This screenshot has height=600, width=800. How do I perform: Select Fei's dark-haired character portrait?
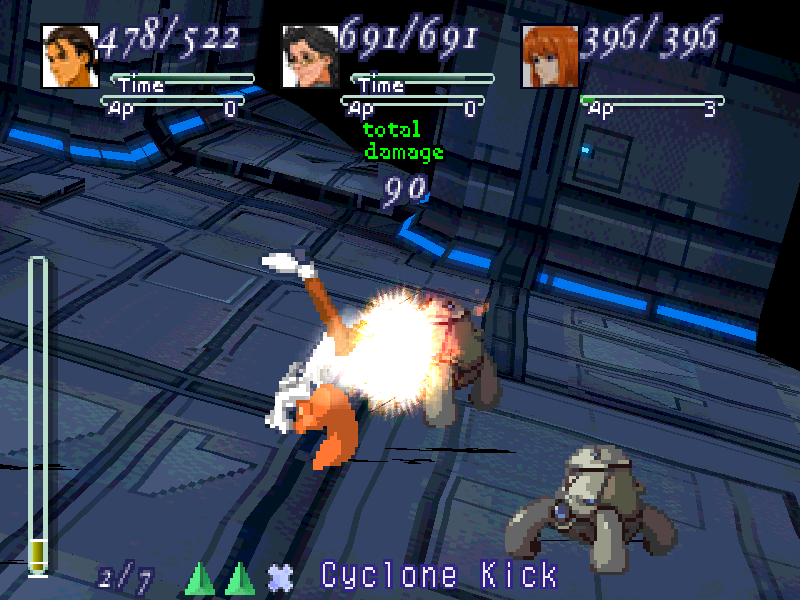point(70,56)
